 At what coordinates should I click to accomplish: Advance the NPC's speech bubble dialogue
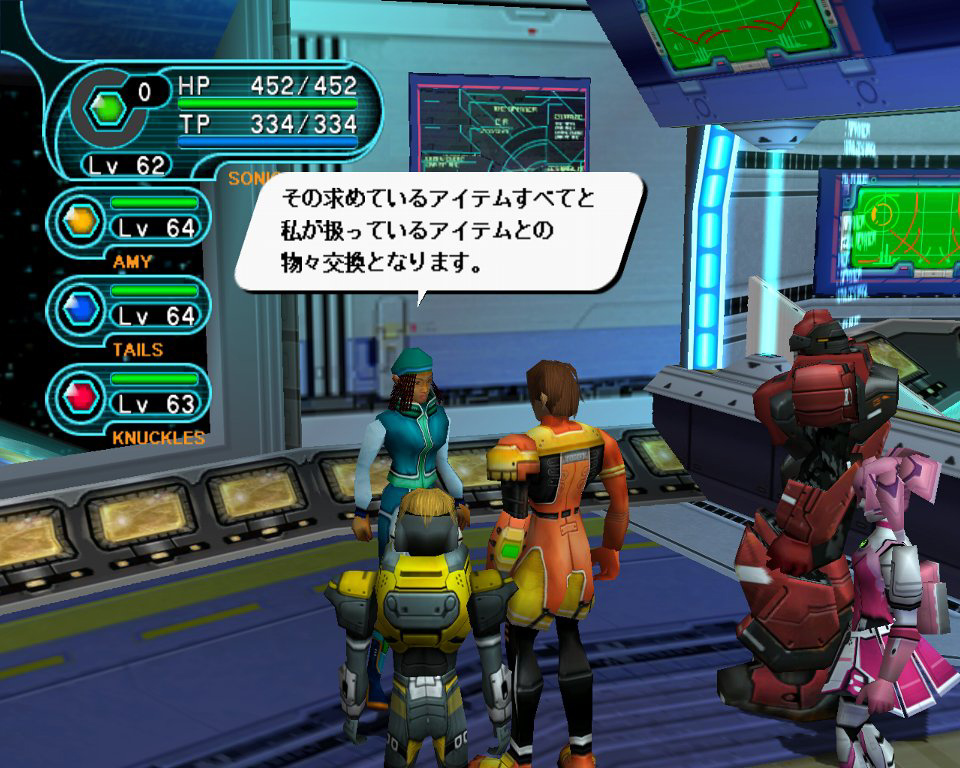438,233
